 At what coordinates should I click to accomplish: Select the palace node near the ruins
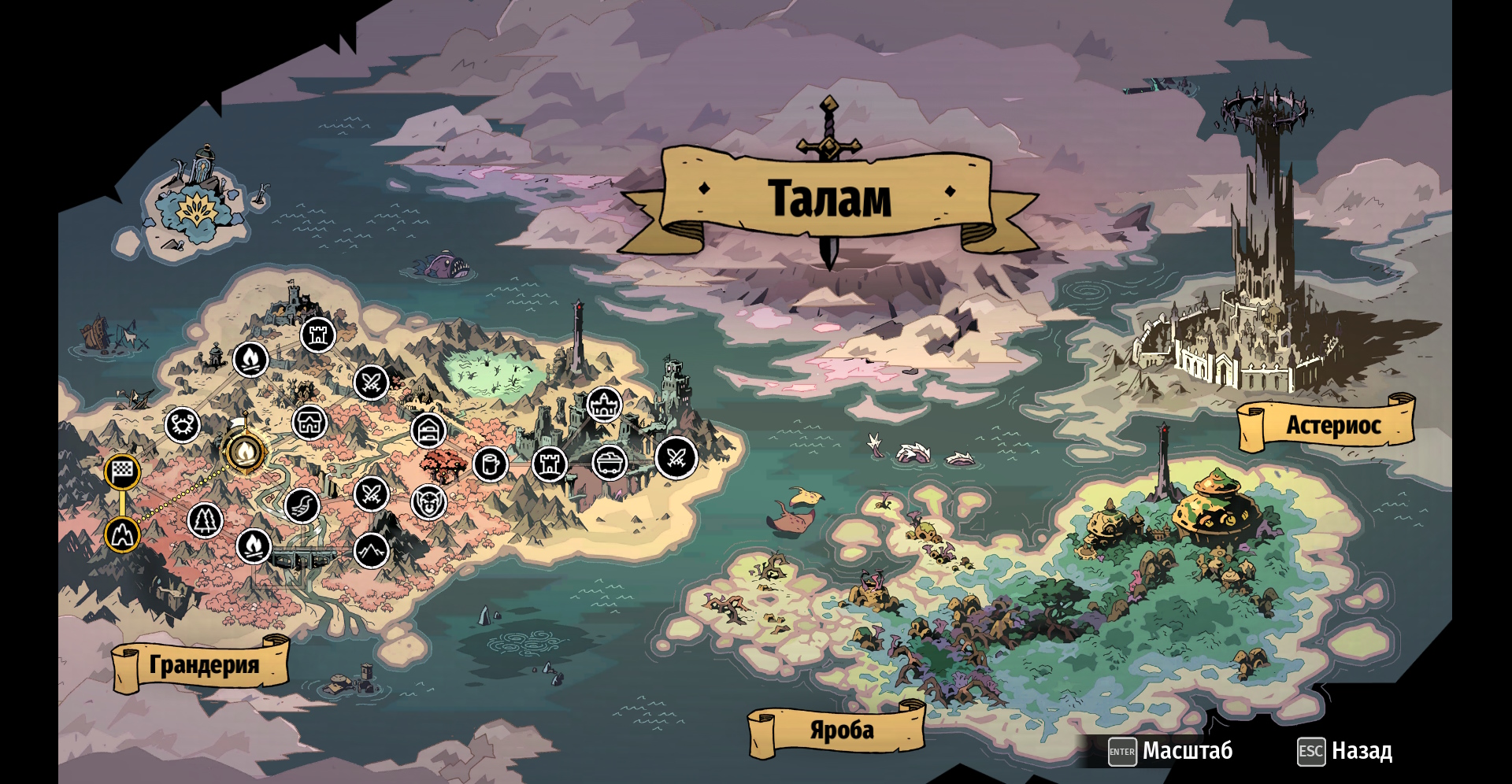point(604,405)
